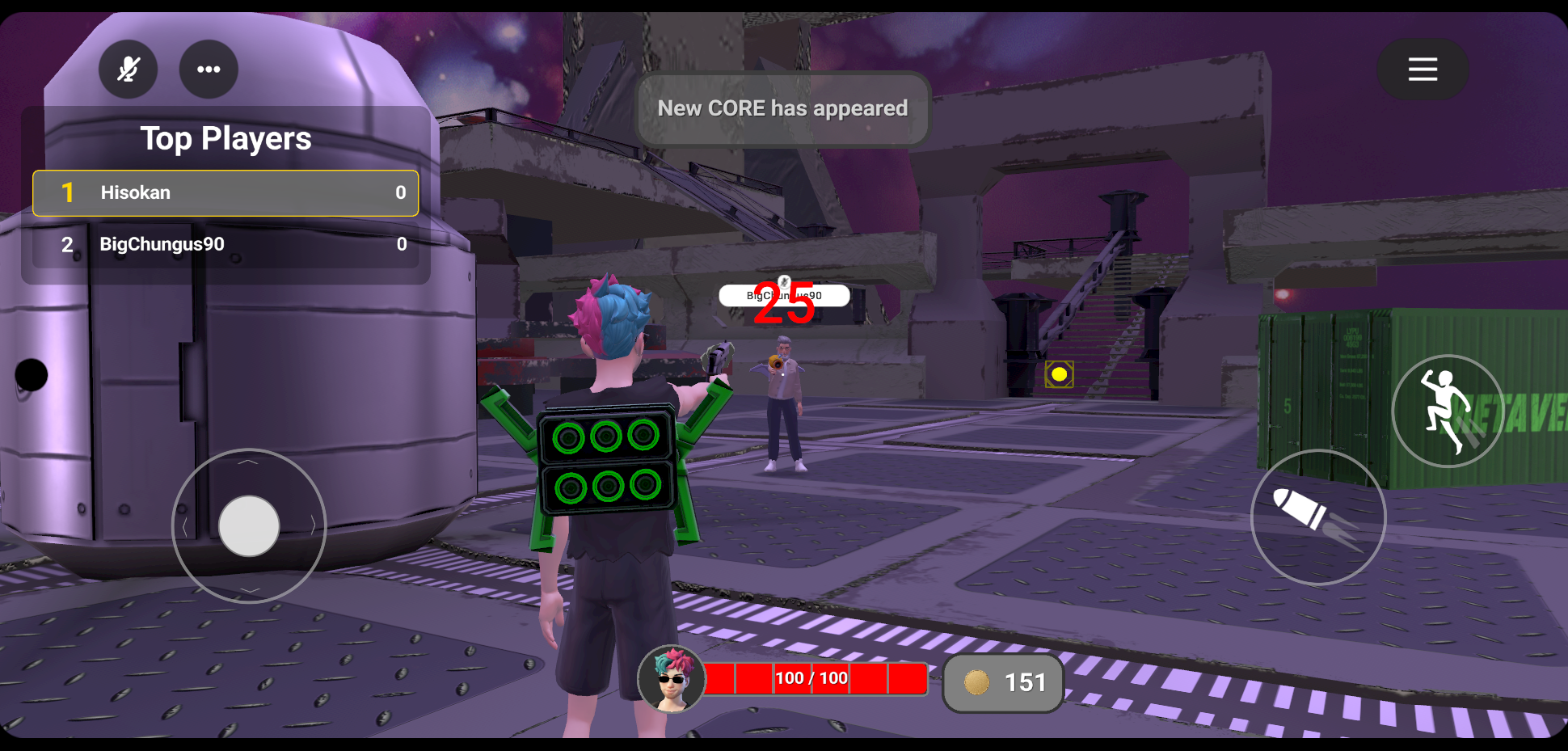Tap the player avatar portrait
The width and height of the screenshot is (1568, 751).
tap(672, 679)
